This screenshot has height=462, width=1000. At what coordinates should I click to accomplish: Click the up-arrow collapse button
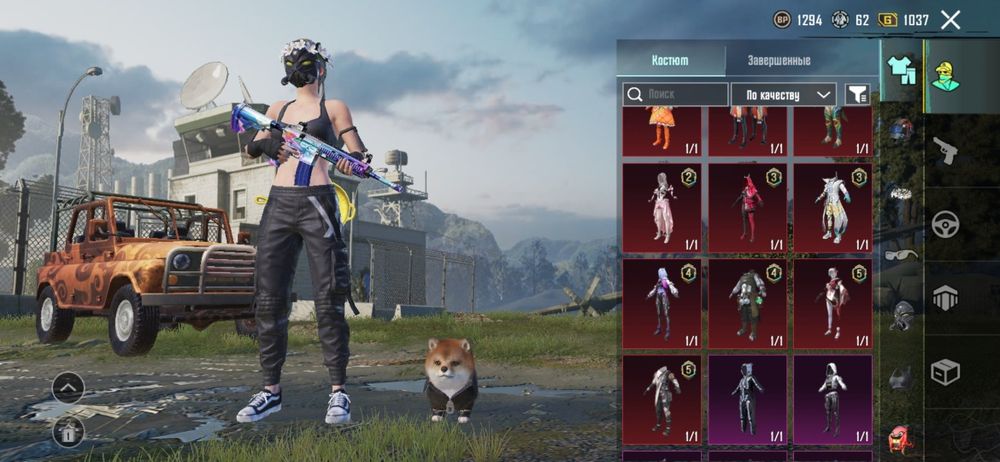68,387
